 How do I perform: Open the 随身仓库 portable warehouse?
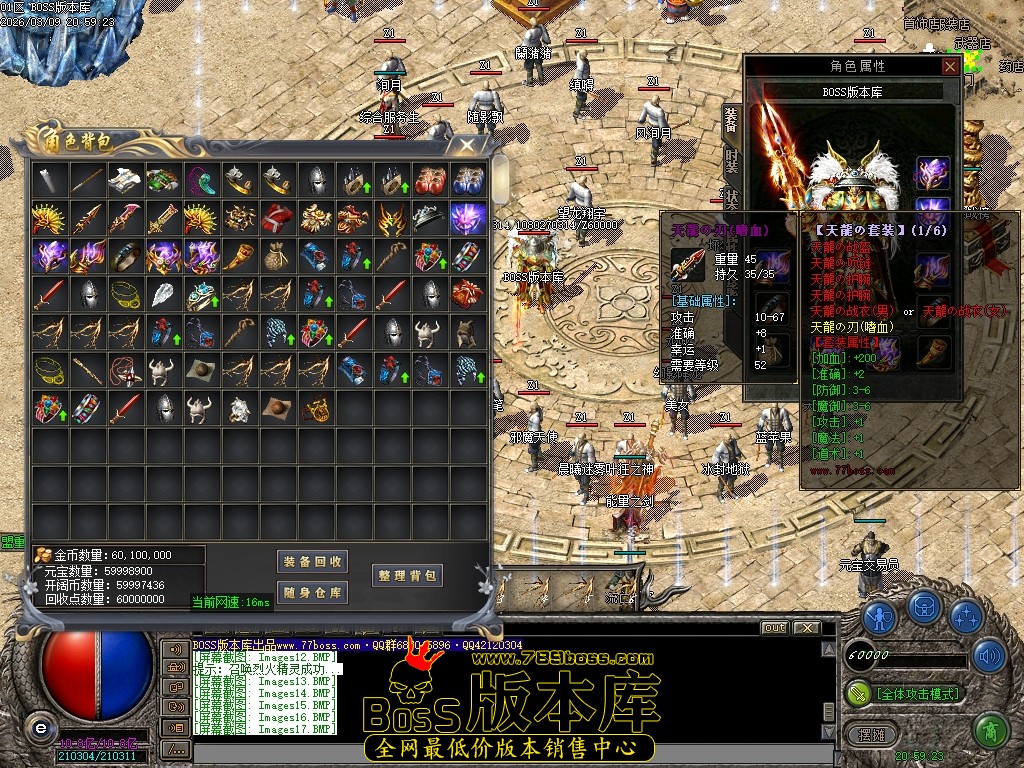click(312, 593)
